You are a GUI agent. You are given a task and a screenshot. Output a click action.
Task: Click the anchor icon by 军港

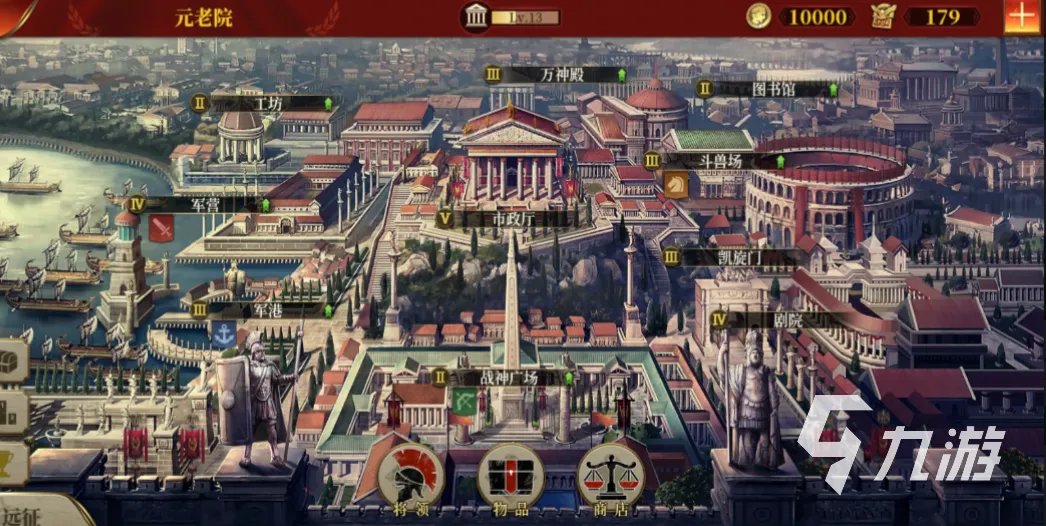(x=223, y=335)
